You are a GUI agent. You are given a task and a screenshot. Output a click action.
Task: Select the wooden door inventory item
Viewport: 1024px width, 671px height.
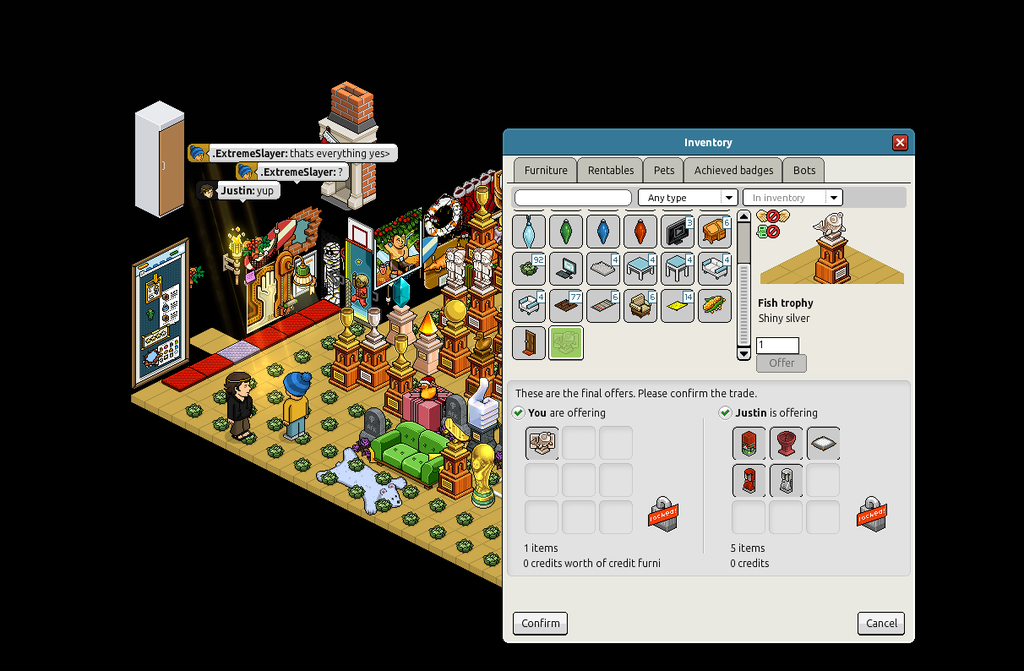(x=529, y=343)
